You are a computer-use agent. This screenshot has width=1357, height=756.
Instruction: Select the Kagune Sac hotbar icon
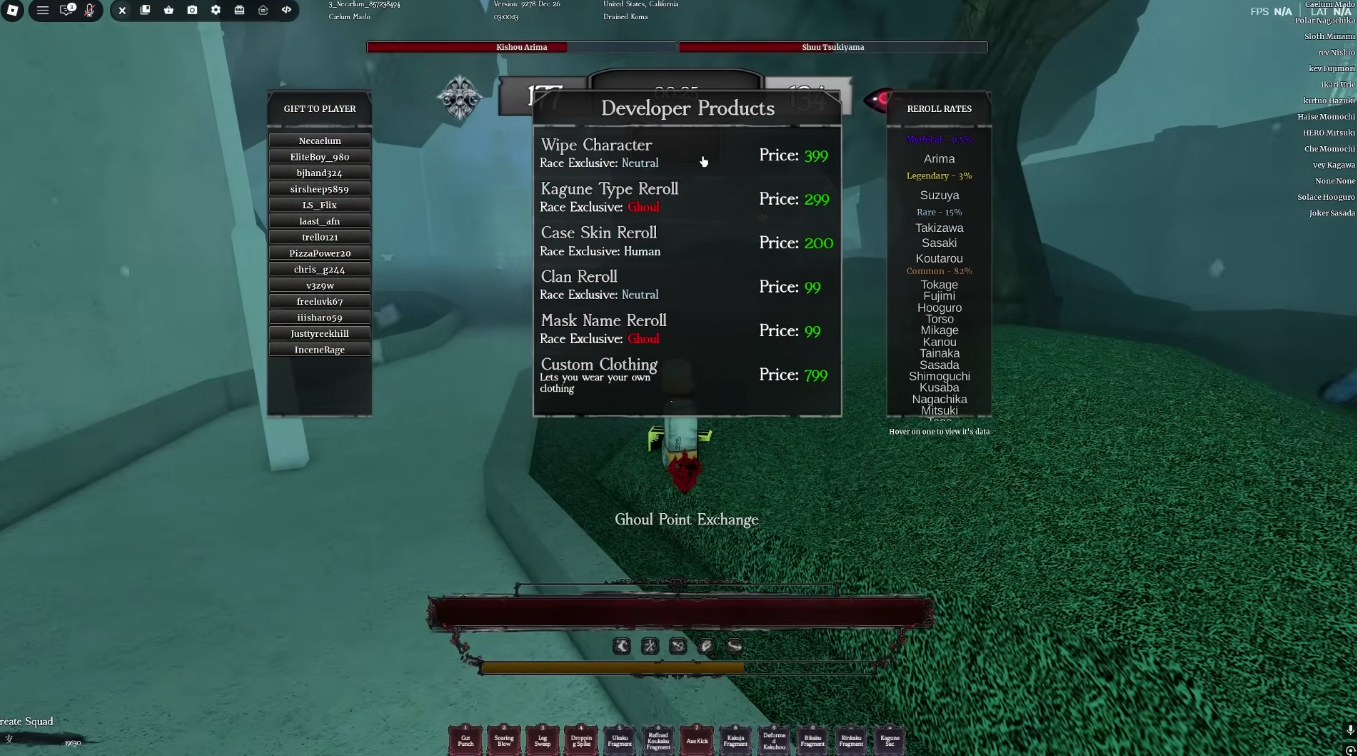pyautogui.click(x=889, y=740)
